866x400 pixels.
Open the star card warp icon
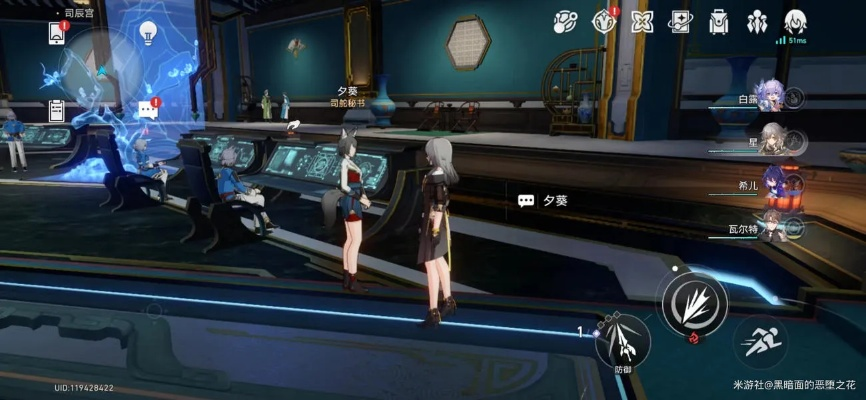tap(680, 21)
